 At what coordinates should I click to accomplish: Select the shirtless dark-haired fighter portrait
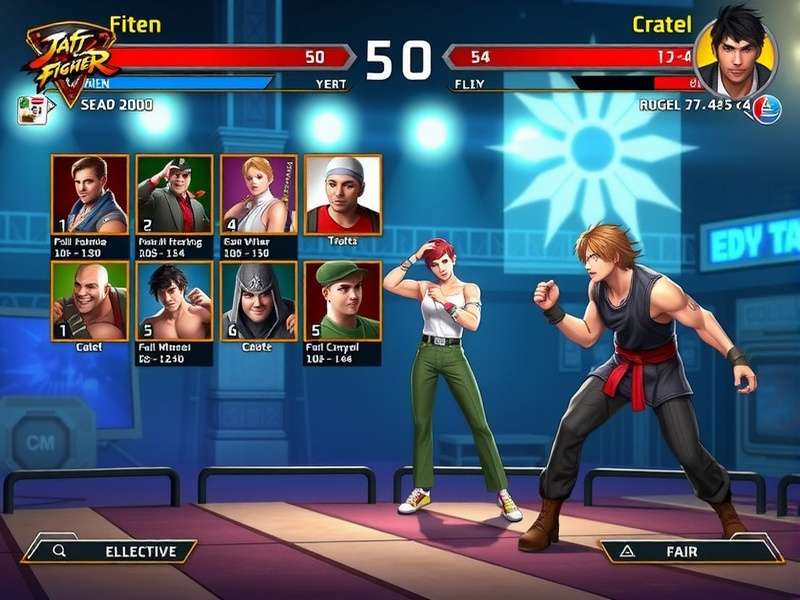tap(174, 301)
